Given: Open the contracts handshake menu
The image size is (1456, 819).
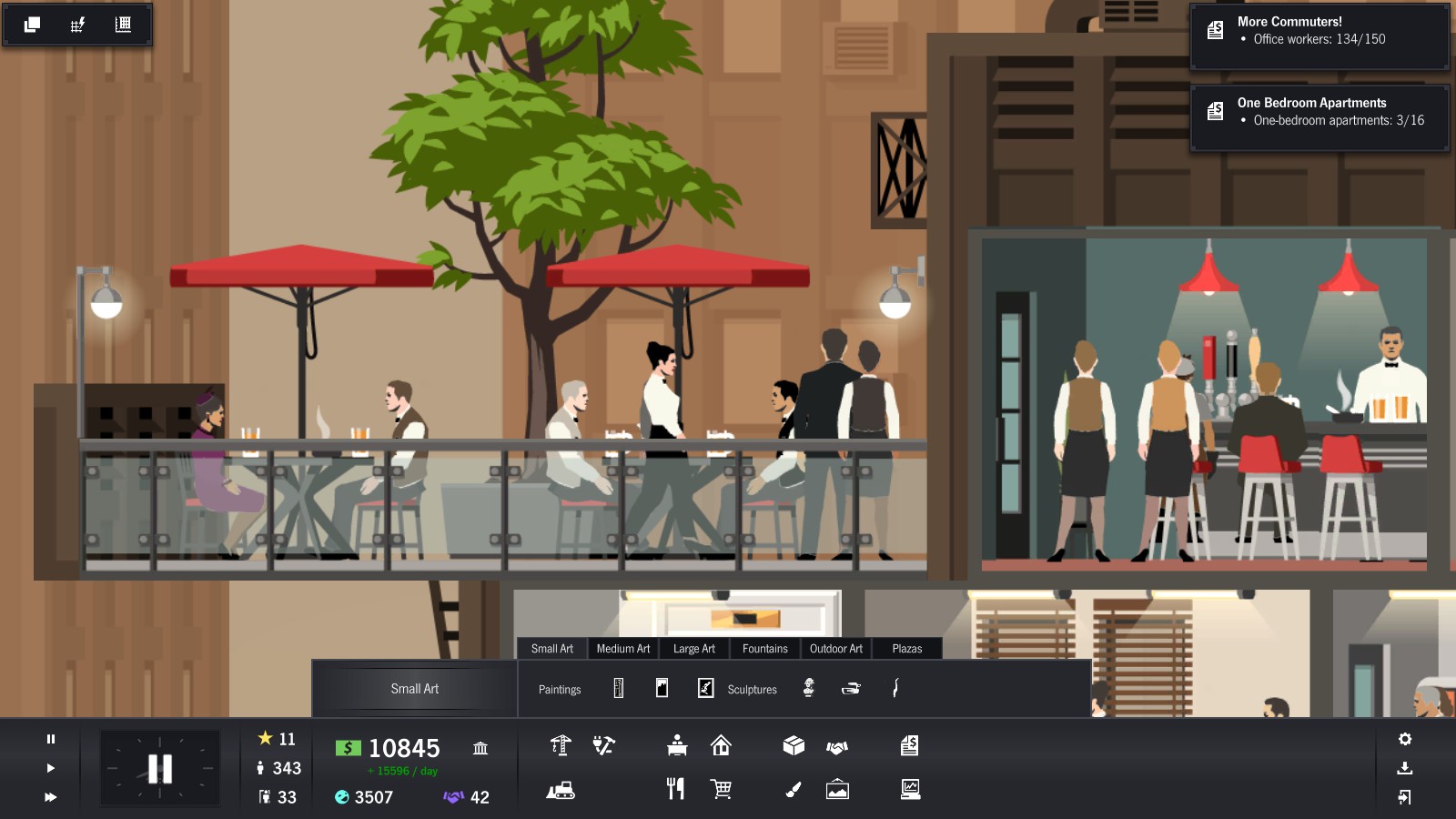Looking at the screenshot, I should (836, 747).
